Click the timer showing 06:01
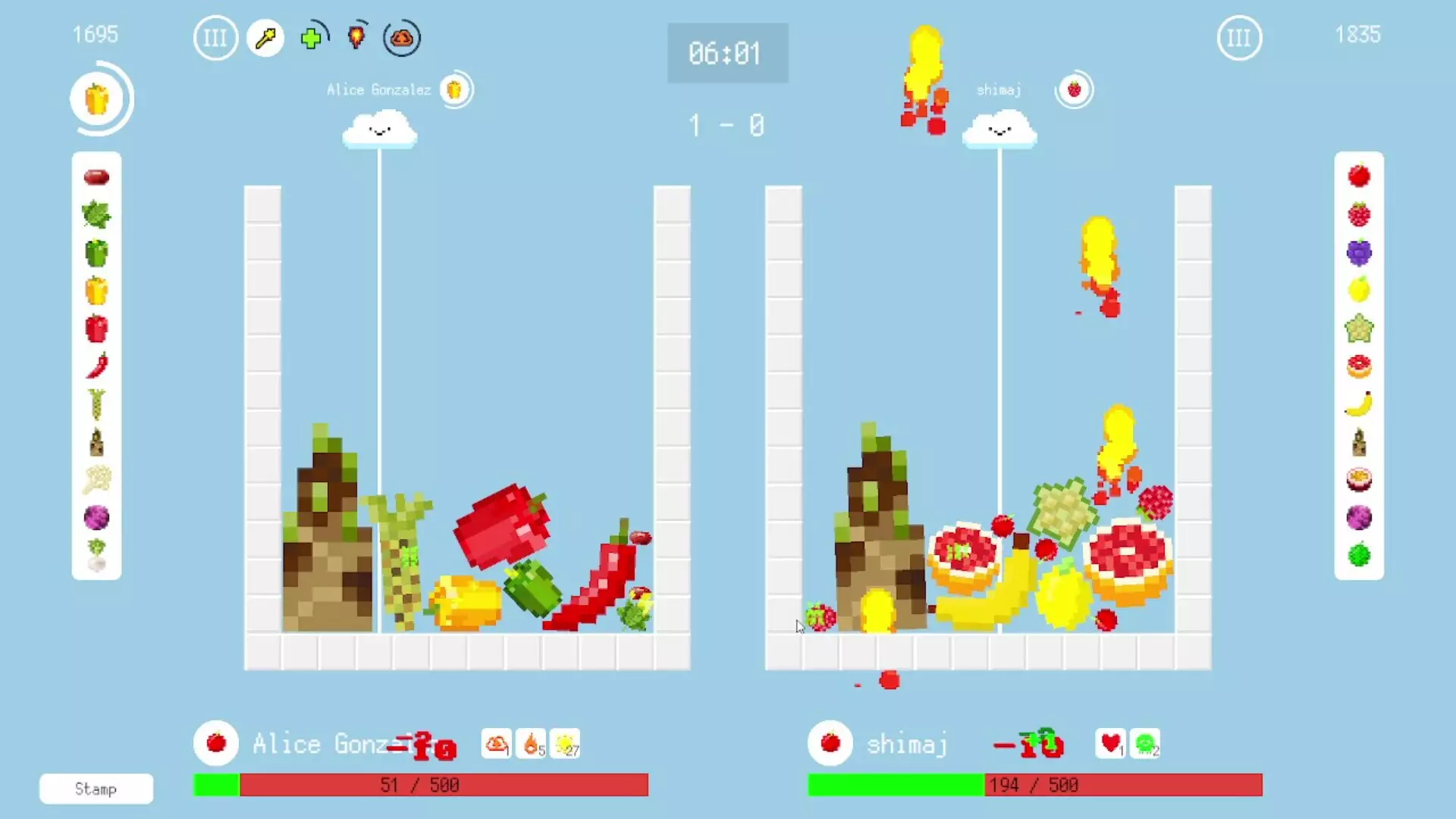Screen dimensions: 1456x819 [x=726, y=53]
